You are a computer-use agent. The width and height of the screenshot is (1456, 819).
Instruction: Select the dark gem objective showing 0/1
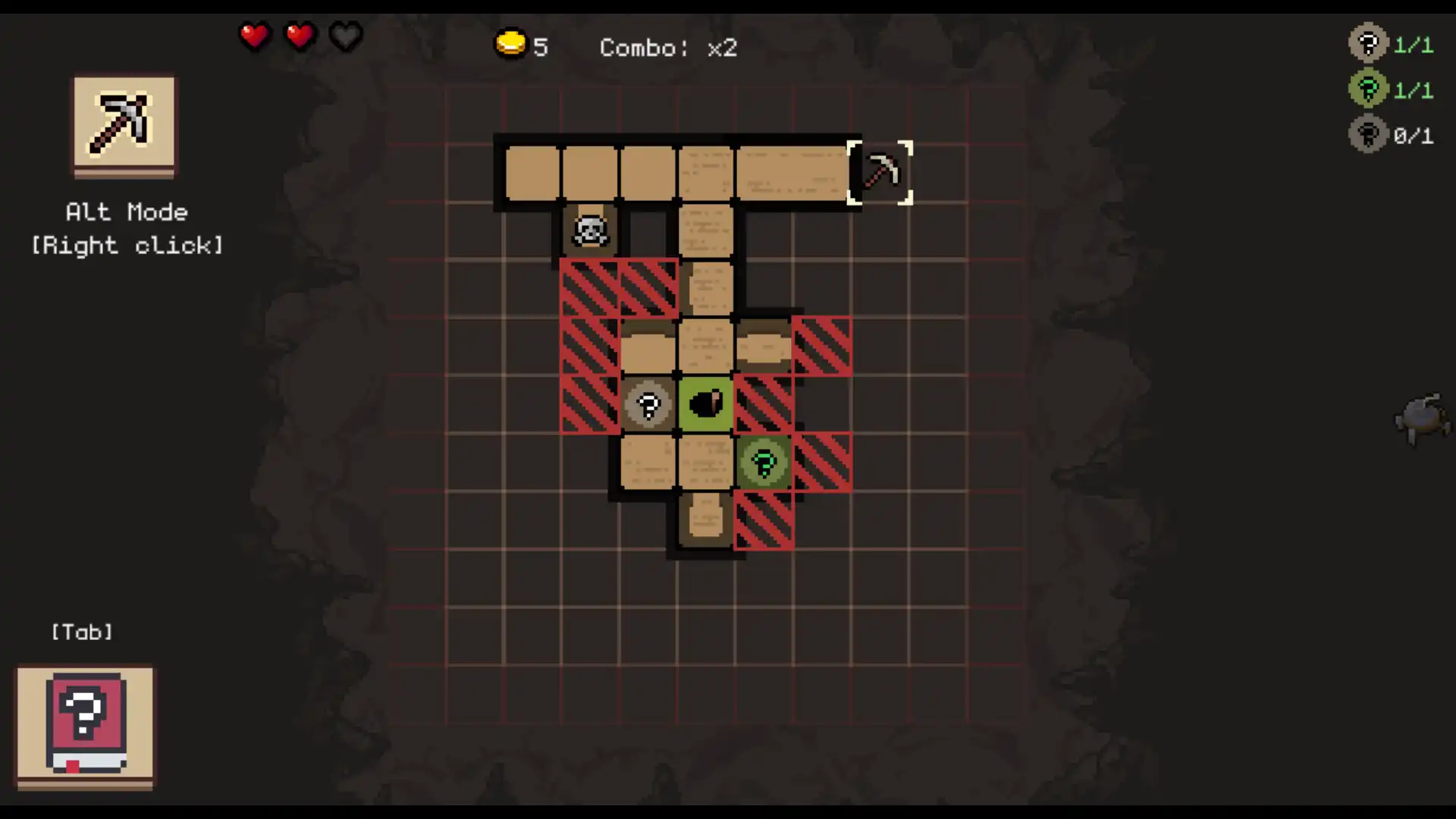pos(1367,134)
